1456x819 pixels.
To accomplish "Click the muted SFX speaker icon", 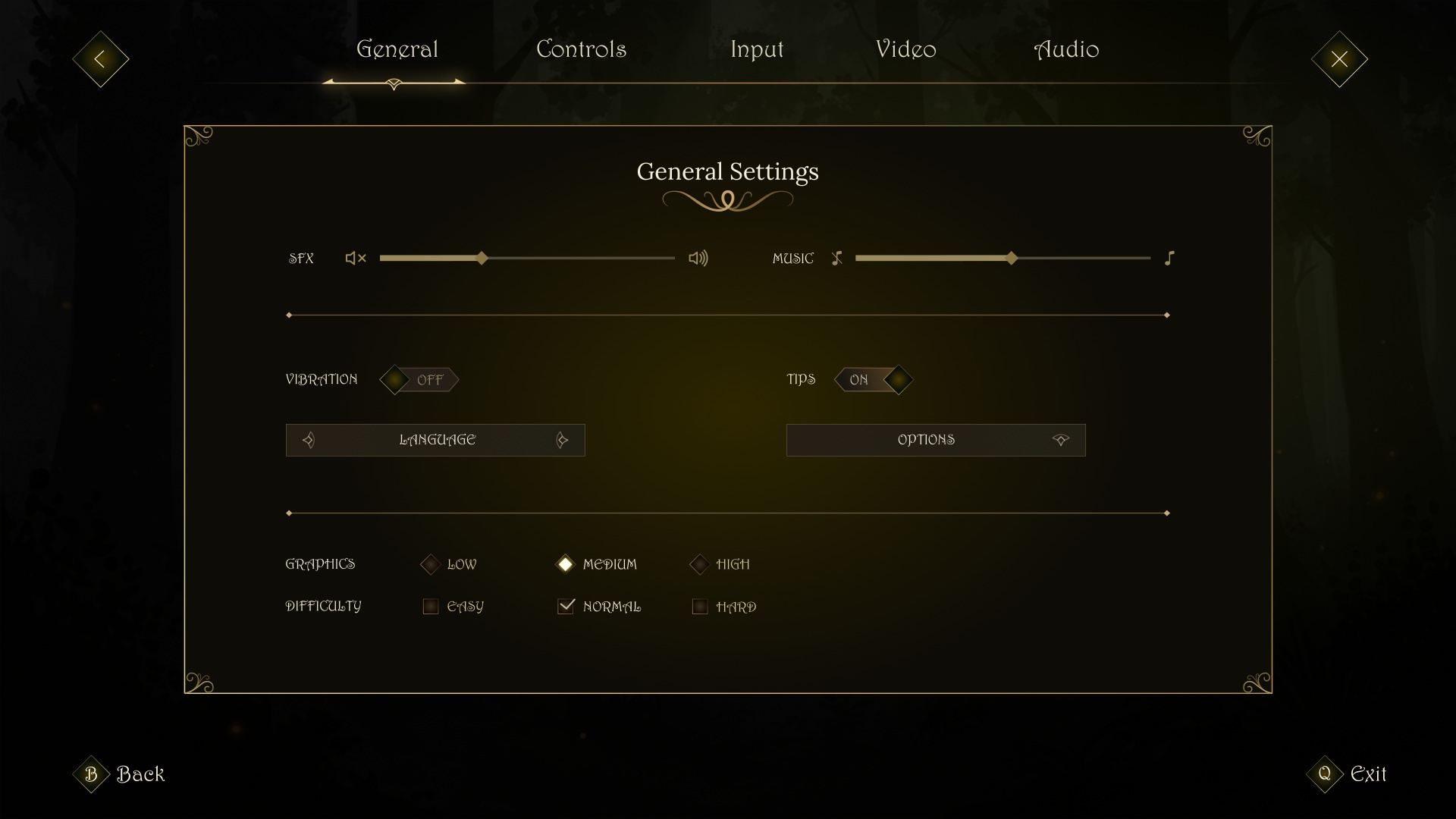I will [x=354, y=258].
